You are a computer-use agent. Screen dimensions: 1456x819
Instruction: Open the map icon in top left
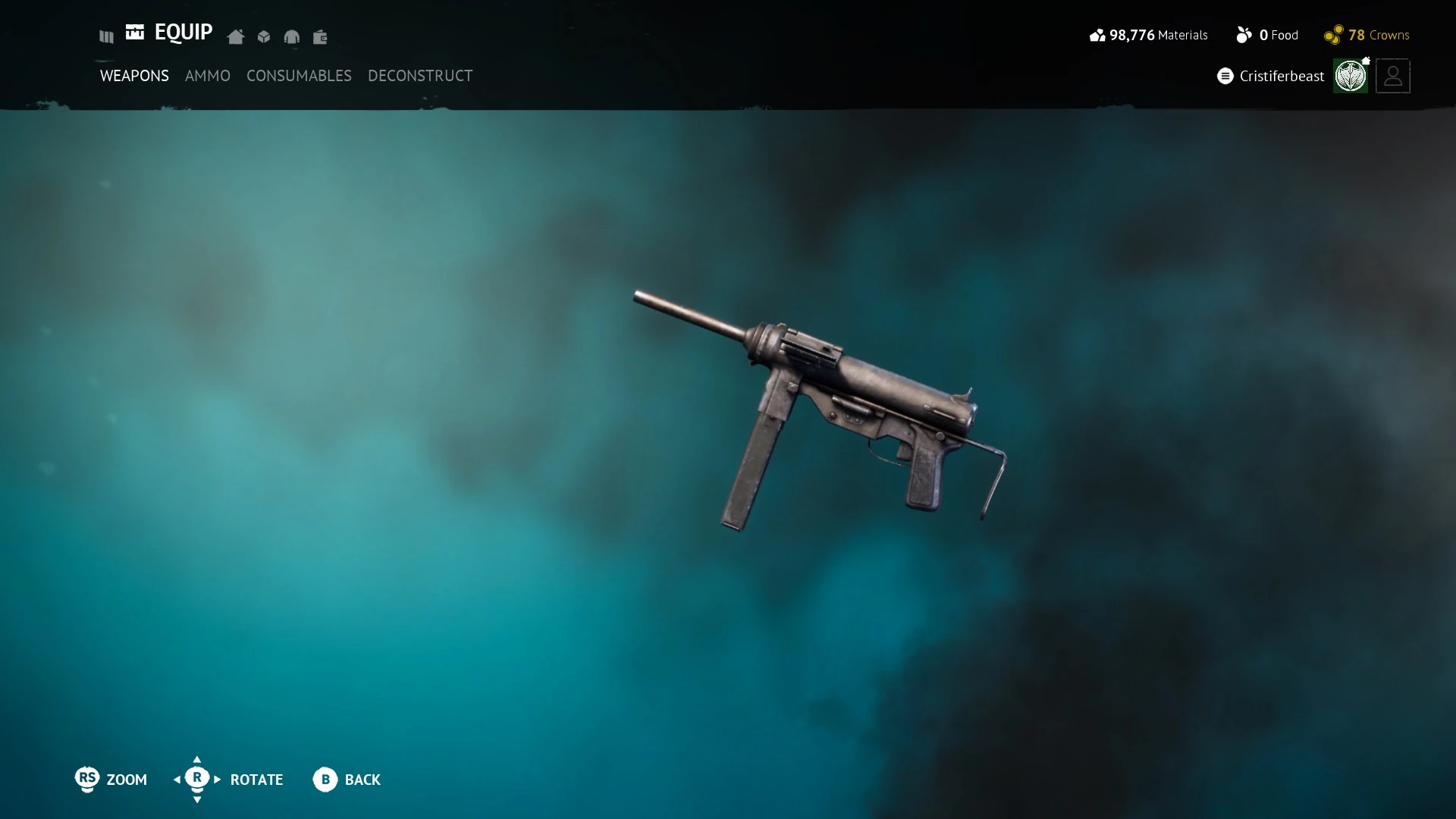(105, 36)
